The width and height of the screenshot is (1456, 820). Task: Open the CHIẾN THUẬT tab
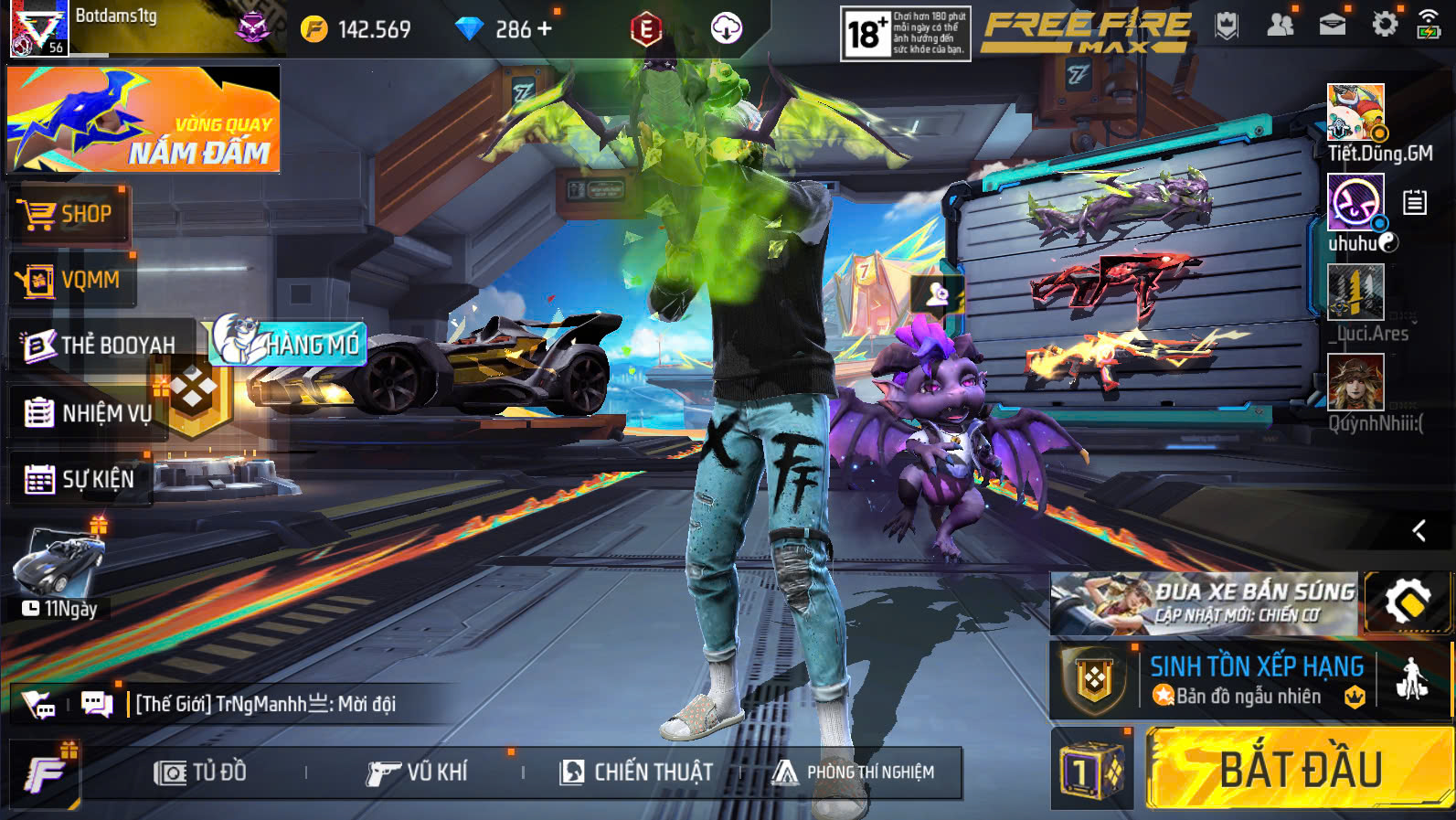click(637, 772)
